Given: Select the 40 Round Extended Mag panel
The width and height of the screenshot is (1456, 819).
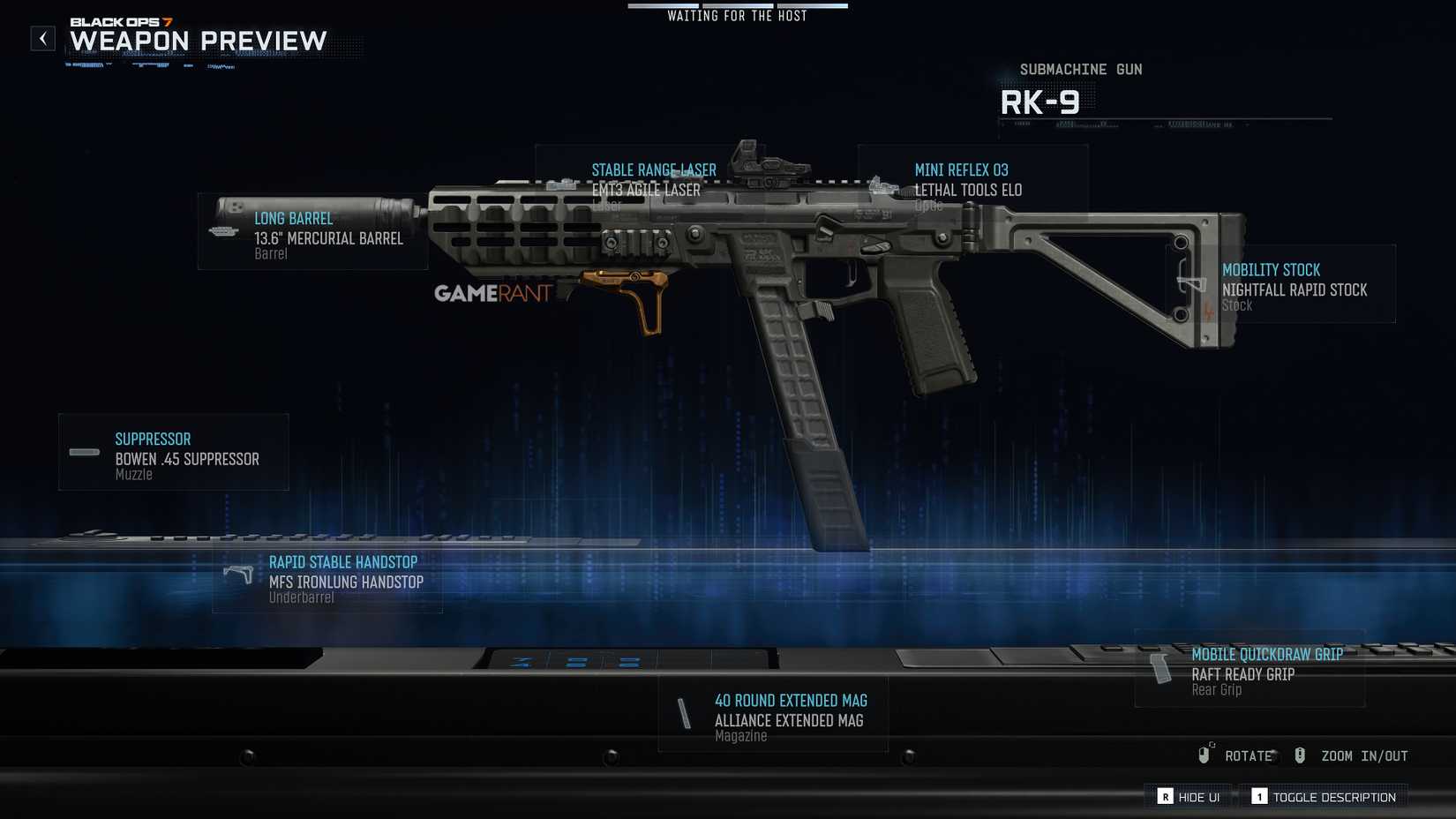Looking at the screenshot, I should [x=772, y=713].
